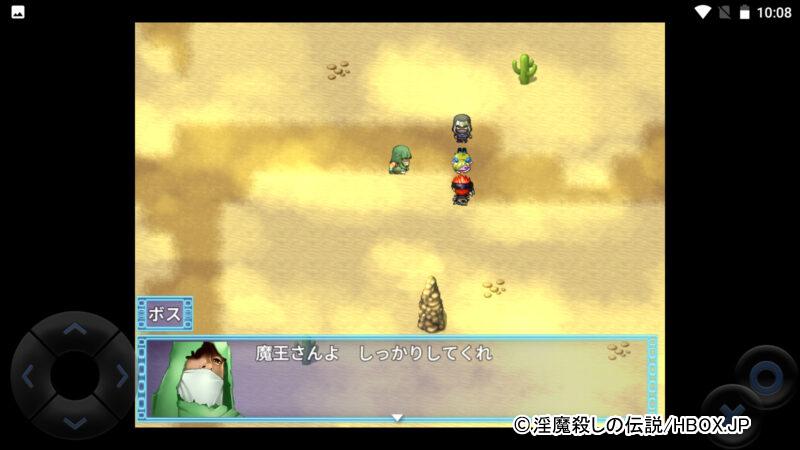Tap the right arrow on the virtual d-pad
This screenshot has width=800, height=450.
[122, 377]
